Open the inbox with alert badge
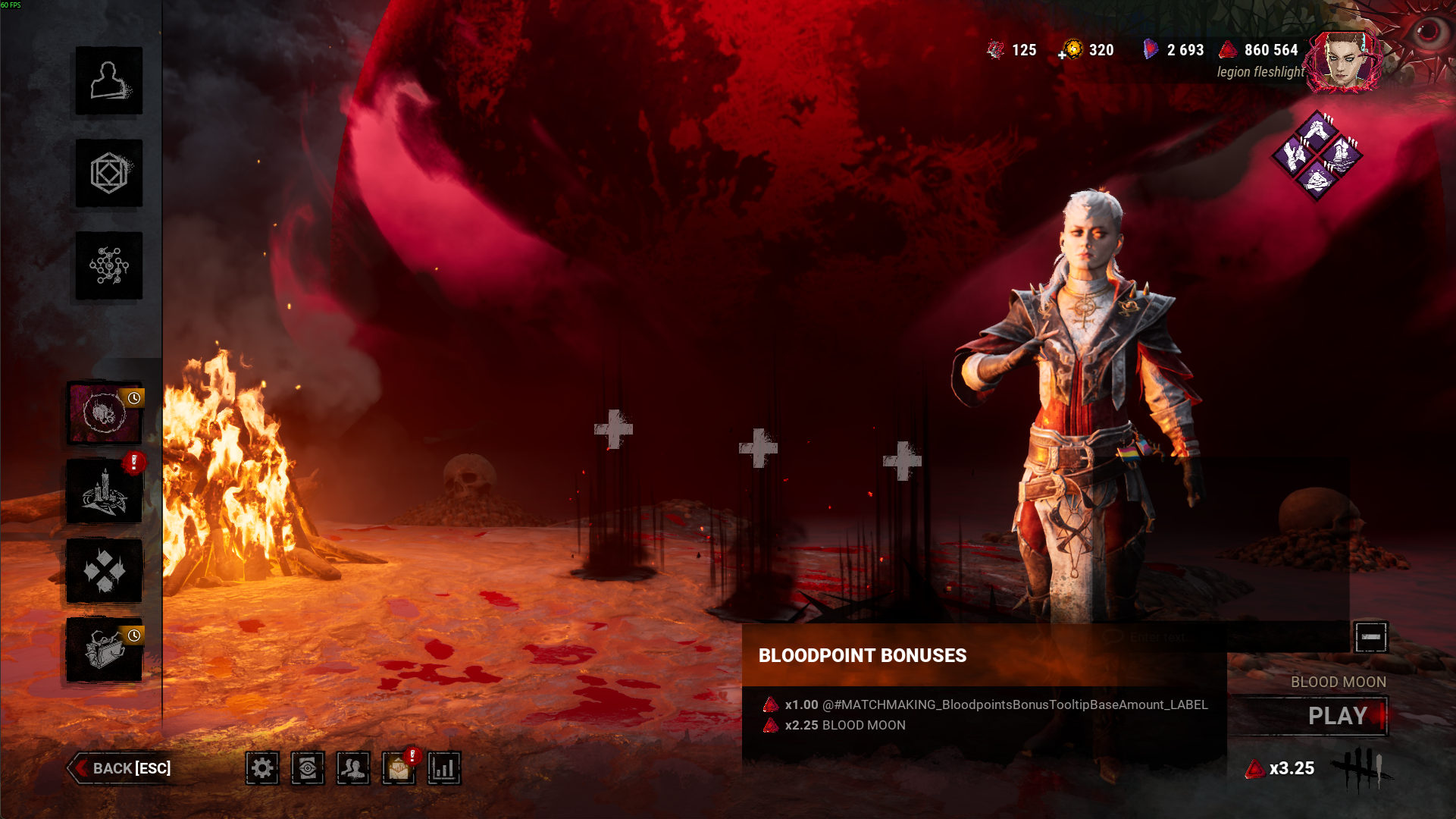Viewport: 1456px width, 819px height. tap(399, 769)
